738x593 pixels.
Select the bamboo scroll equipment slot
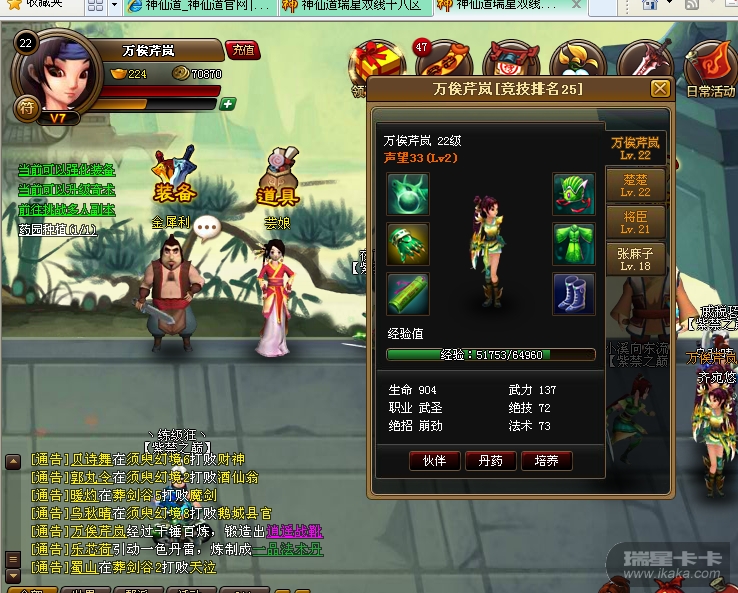(x=408, y=294)
